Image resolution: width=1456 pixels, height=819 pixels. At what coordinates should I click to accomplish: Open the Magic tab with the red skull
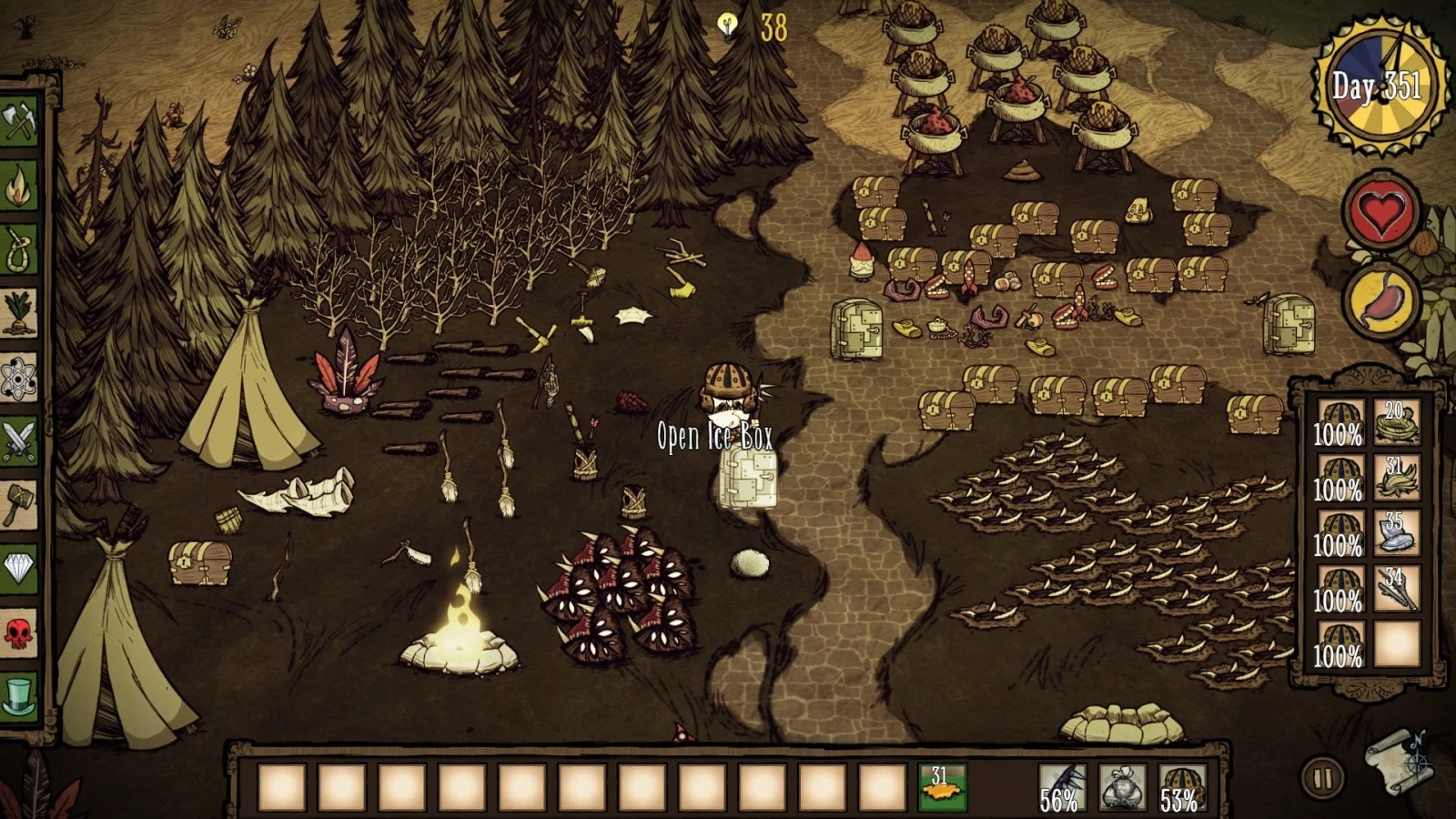point(18,632)
